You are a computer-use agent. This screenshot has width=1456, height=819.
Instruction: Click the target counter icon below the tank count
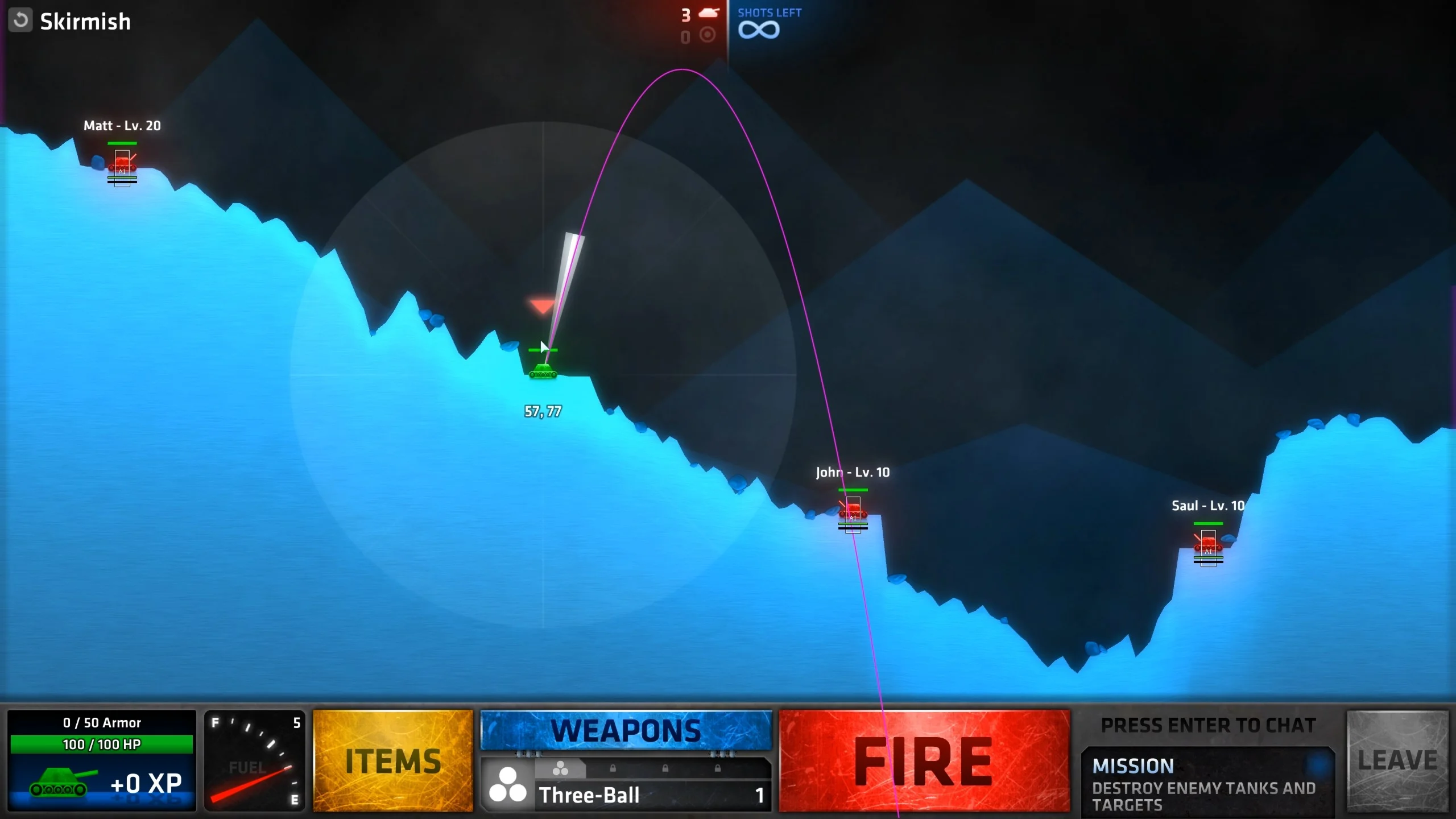click(707, 34)
